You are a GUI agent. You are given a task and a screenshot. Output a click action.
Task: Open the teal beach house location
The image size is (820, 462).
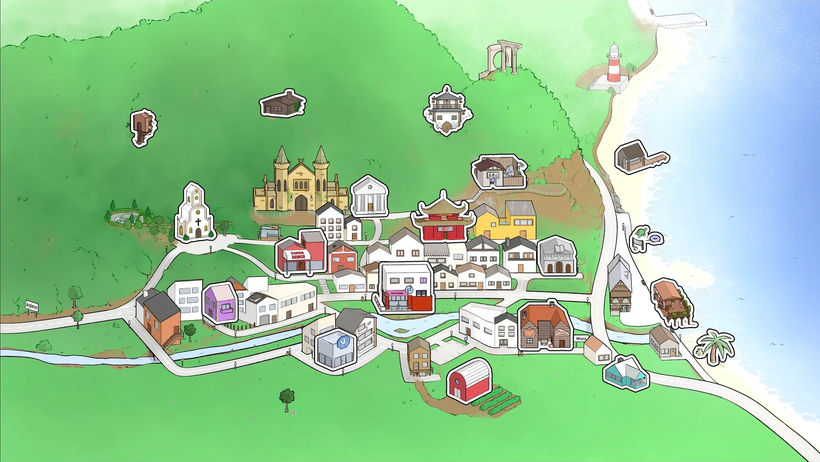(x=625, y=372)
